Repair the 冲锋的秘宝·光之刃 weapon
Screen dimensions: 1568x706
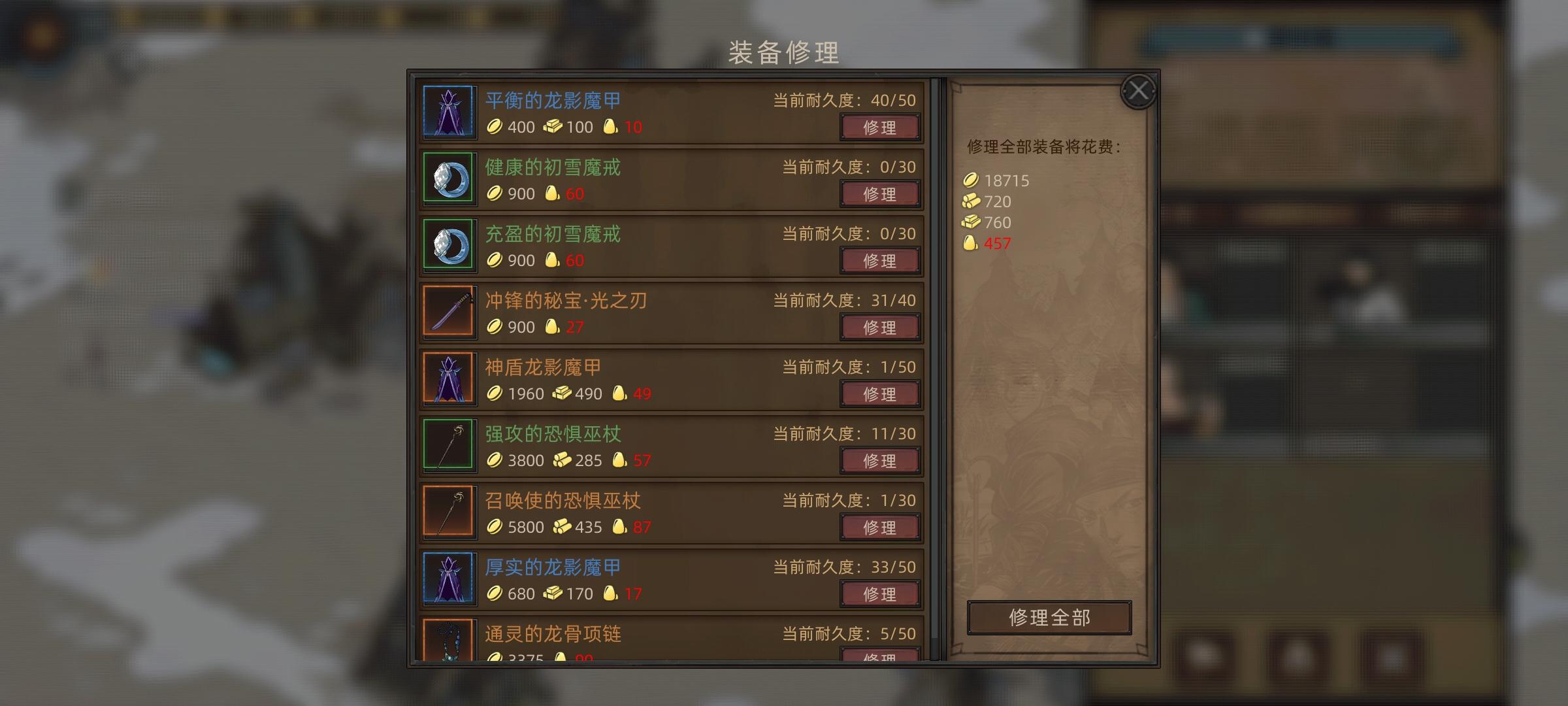pos(880,327)
